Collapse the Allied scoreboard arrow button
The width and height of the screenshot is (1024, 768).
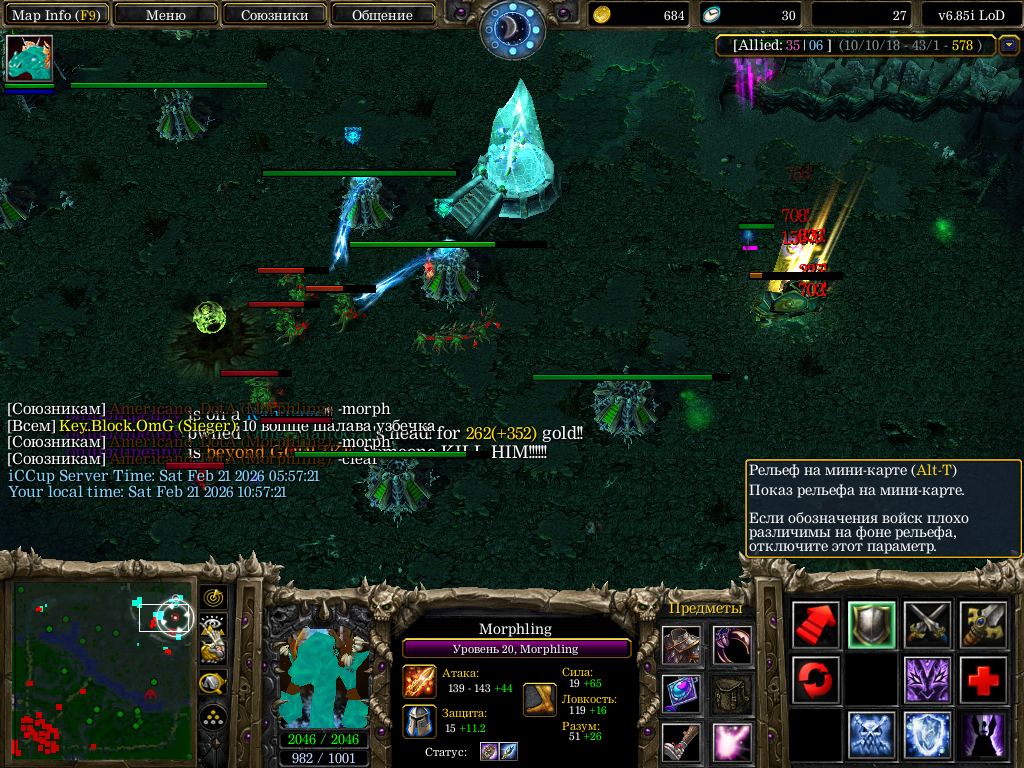pyautogui.click(x=1008, y=45)
